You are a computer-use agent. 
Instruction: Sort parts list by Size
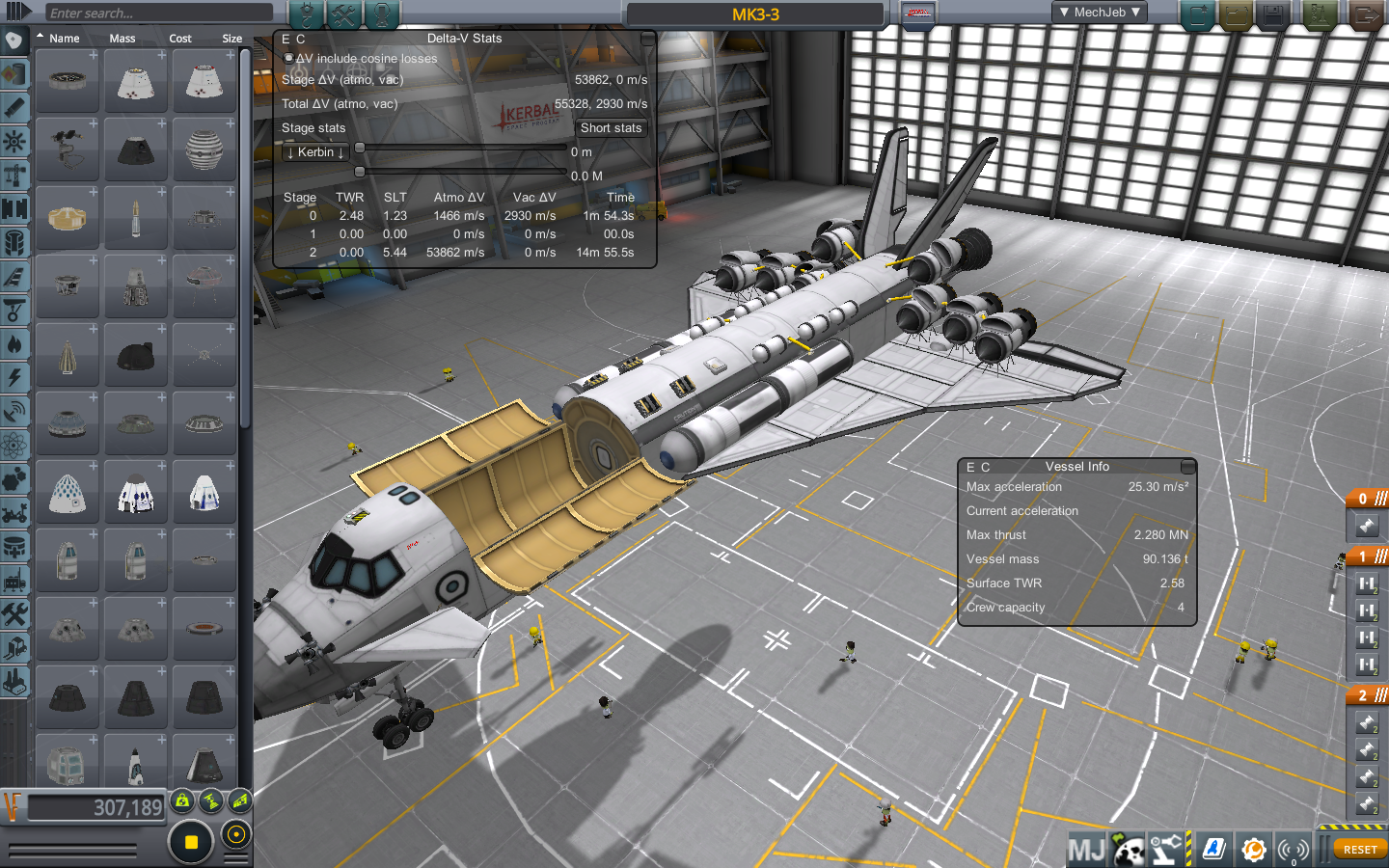pos(231,39)
